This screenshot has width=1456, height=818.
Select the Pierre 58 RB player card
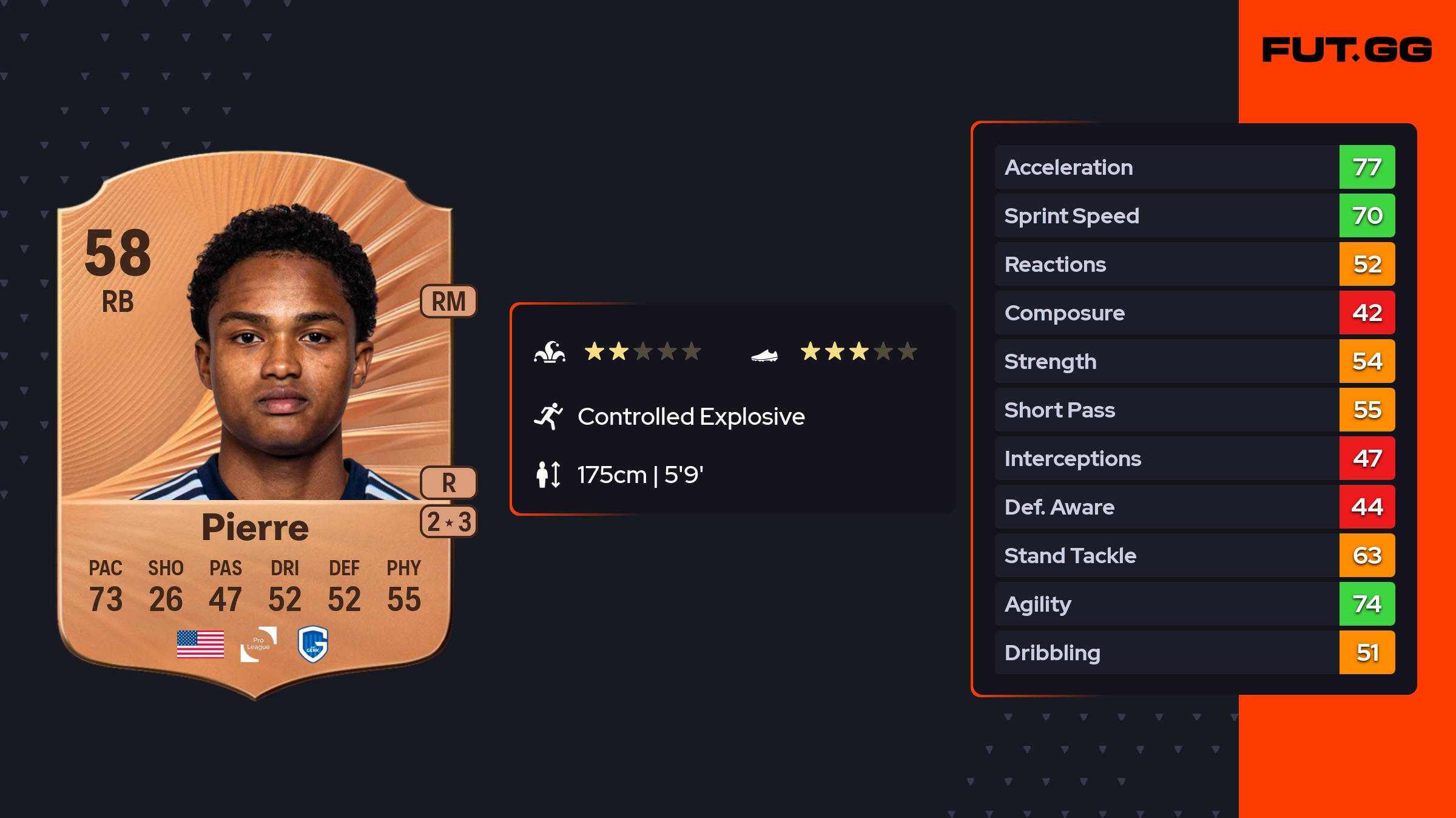tap(255, 425)
